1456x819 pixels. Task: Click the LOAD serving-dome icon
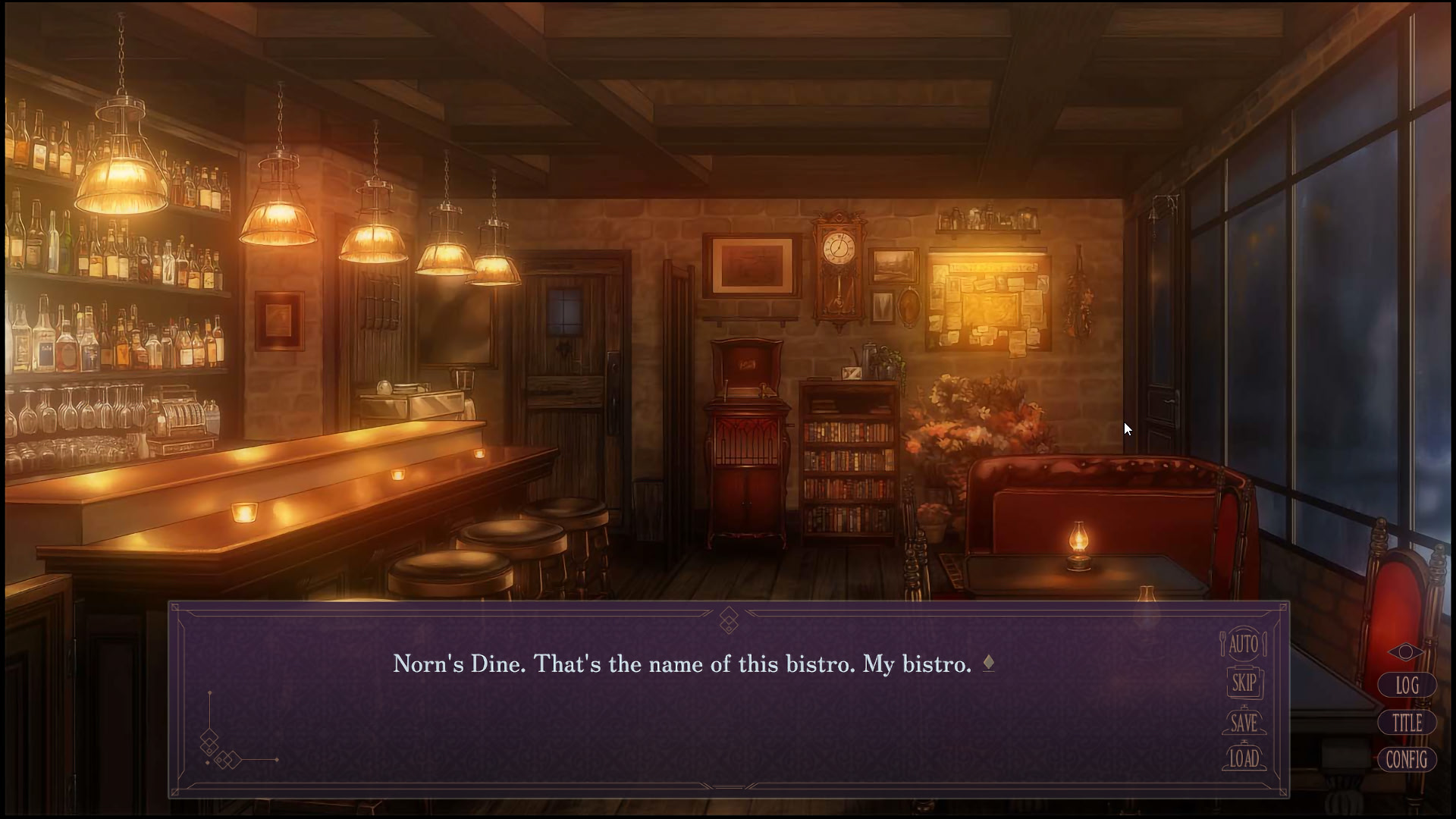tap(1244, 758)
